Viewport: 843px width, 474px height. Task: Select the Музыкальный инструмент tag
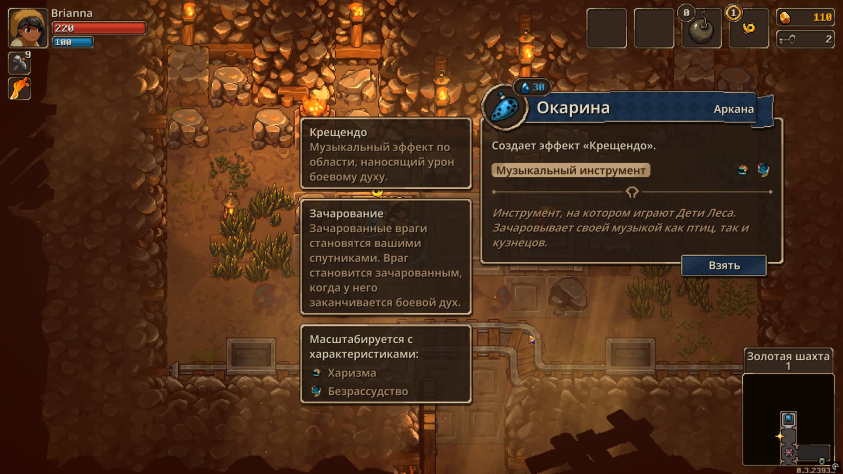point(571,170)
